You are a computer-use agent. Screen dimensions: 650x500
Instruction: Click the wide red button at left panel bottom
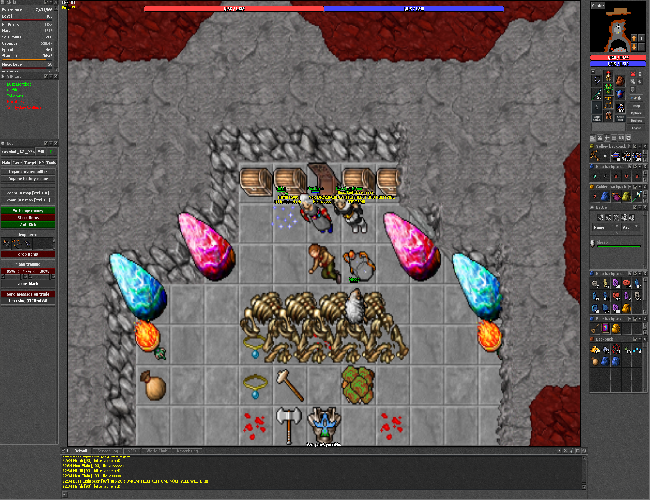(x=33, y=296)
